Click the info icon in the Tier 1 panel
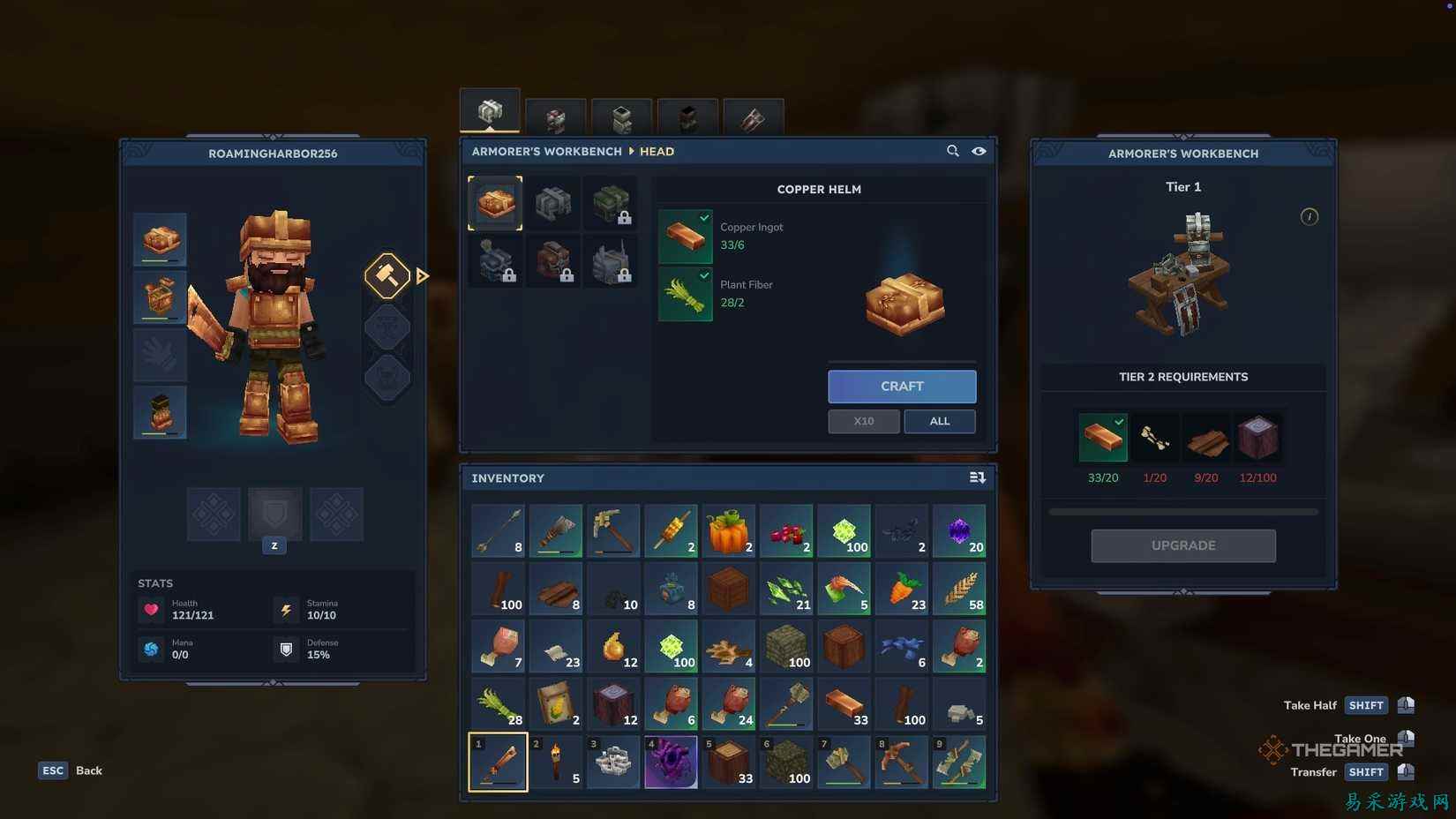 1310,216
